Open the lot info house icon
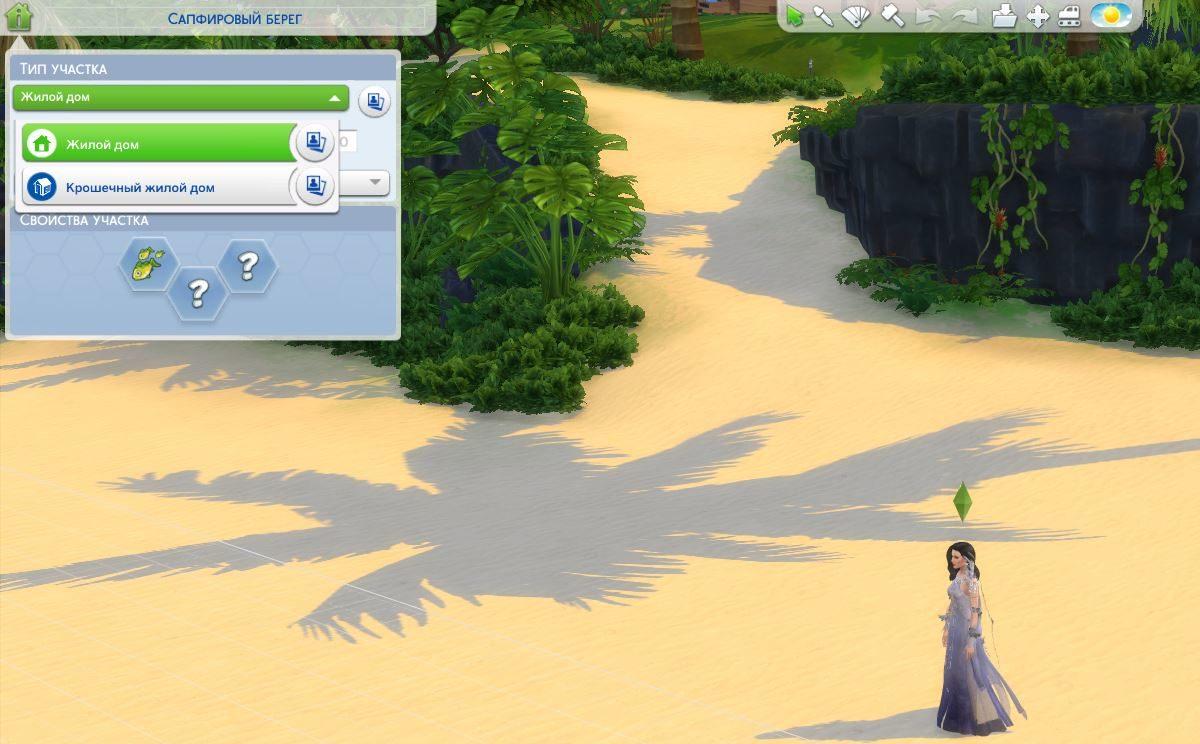 pos(20,16)
